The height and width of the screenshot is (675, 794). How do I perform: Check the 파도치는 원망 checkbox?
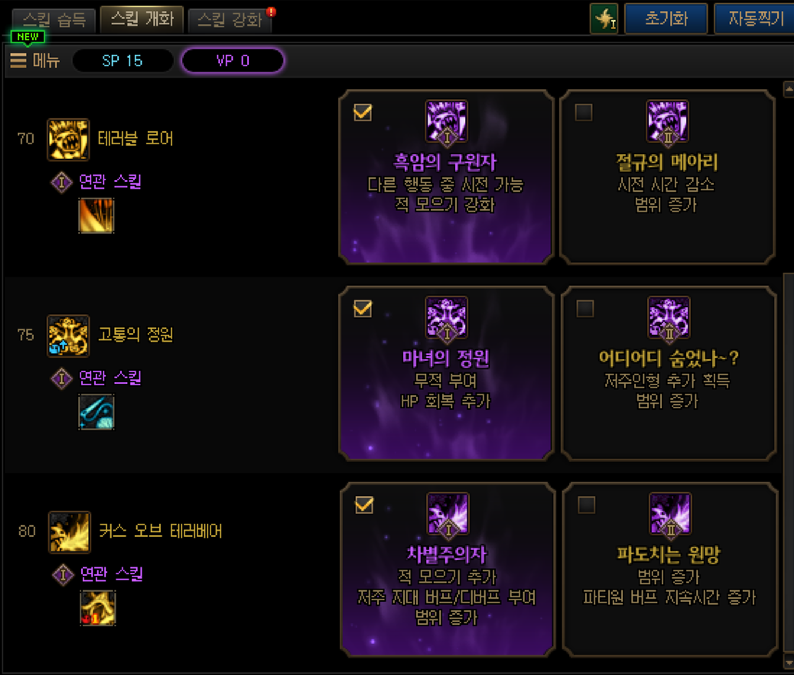586,505
